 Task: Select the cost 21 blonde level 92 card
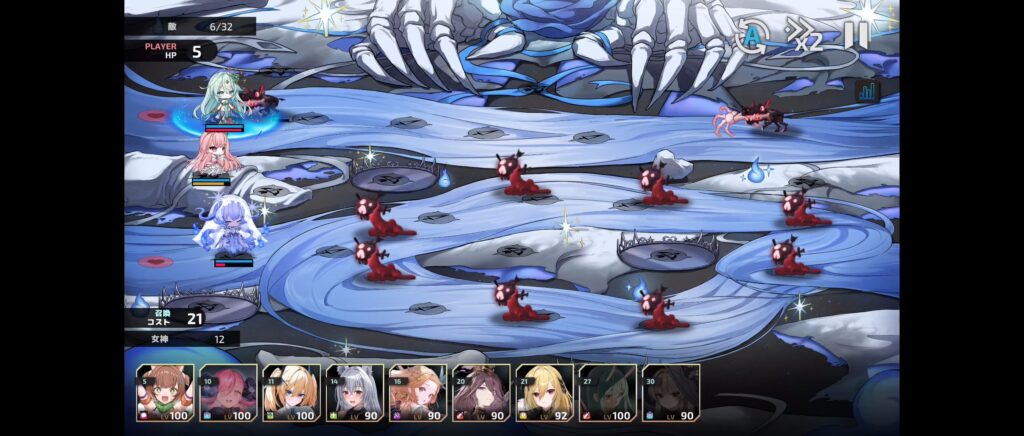pyautogui.click(x=544, y=392)
